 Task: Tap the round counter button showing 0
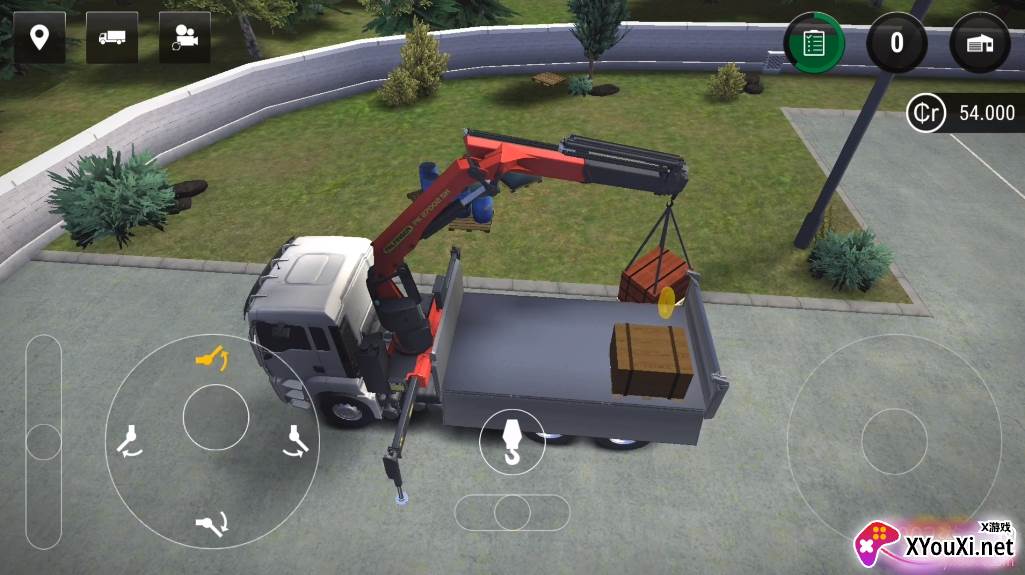(896, 42)
